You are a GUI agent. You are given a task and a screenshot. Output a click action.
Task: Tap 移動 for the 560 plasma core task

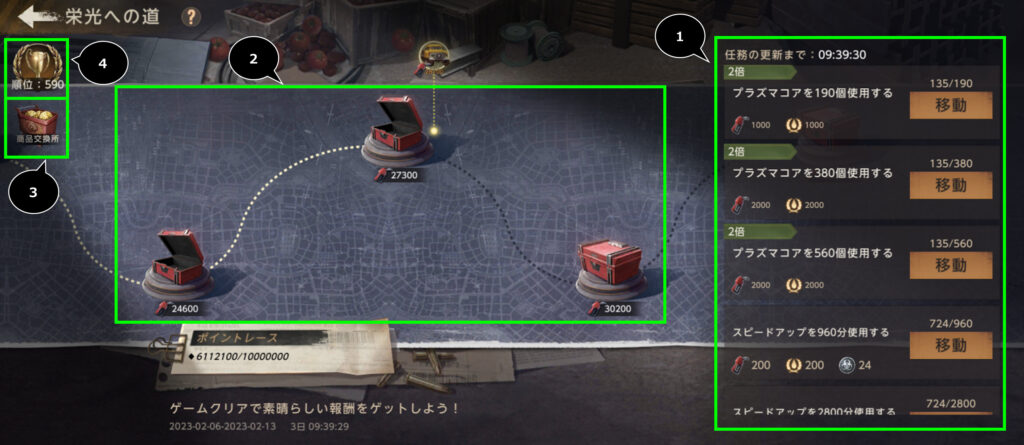coord(950,265)
